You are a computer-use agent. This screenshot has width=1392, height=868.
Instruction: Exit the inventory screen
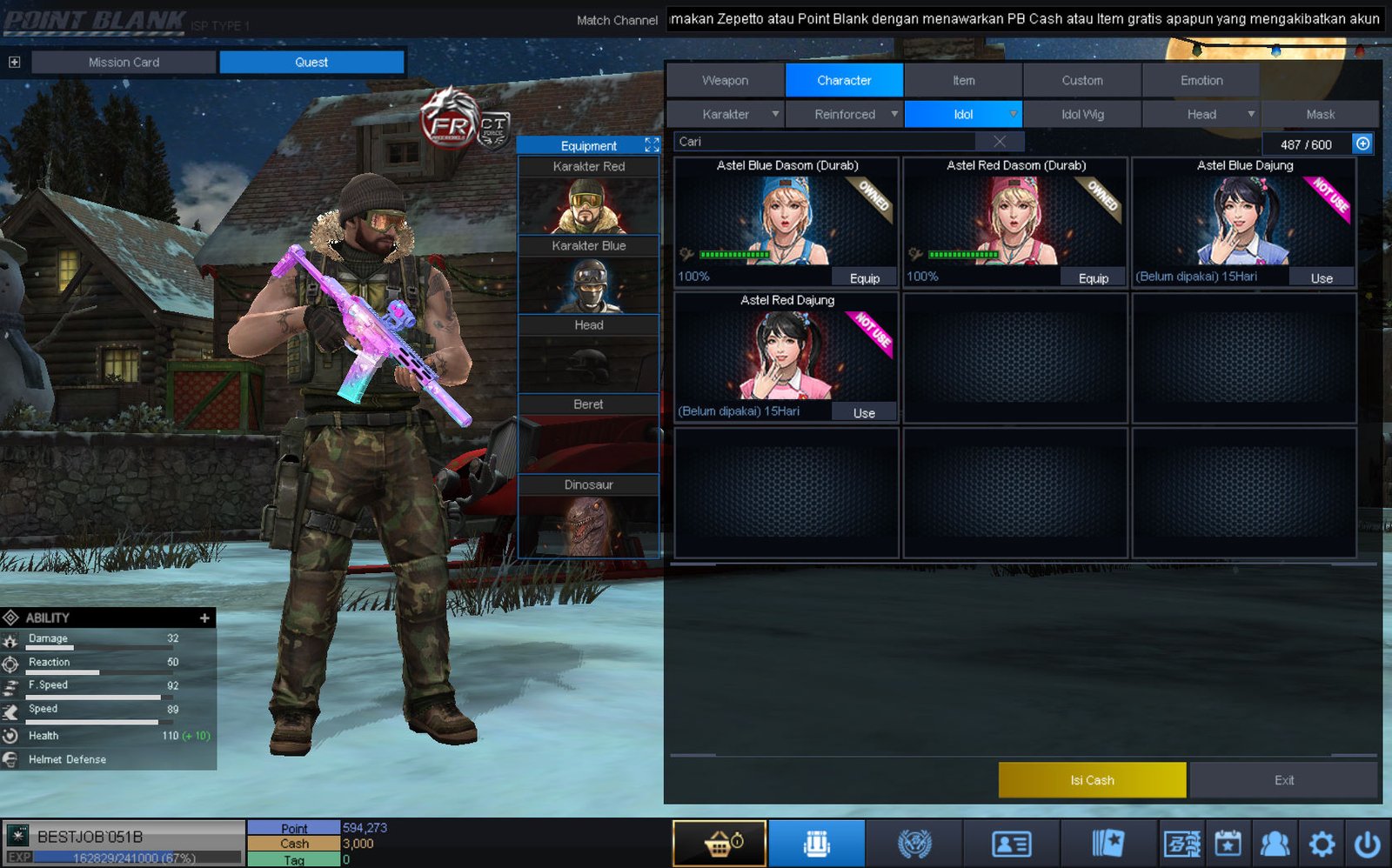pyautogui.click(x=1283, y=780)
